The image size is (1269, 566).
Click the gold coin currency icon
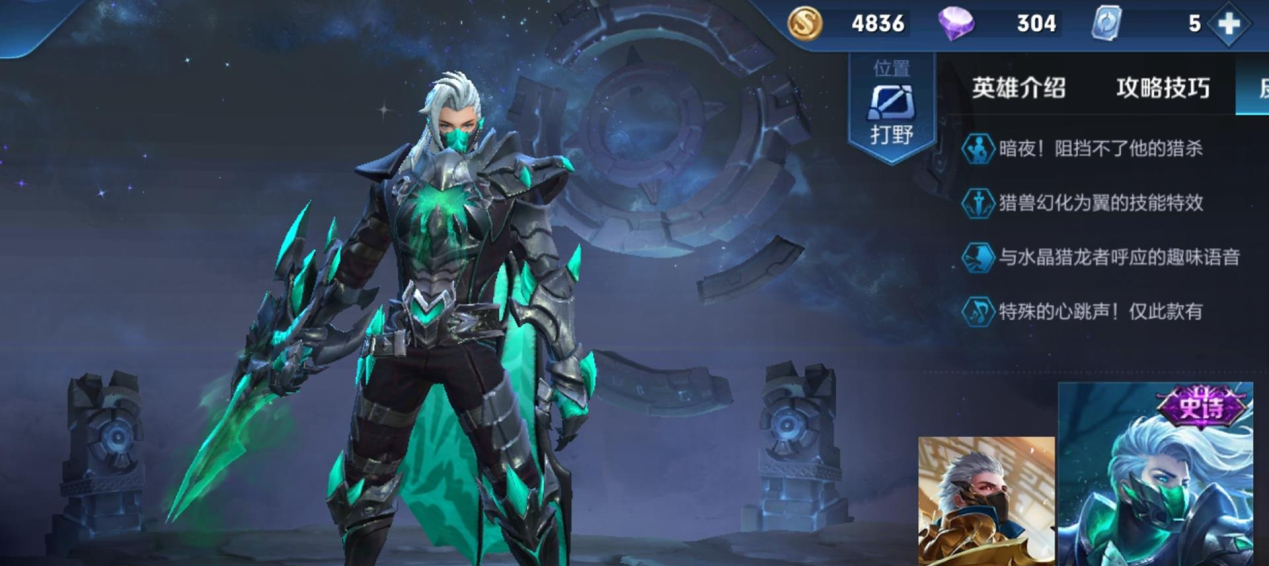[x=804, y=23]
